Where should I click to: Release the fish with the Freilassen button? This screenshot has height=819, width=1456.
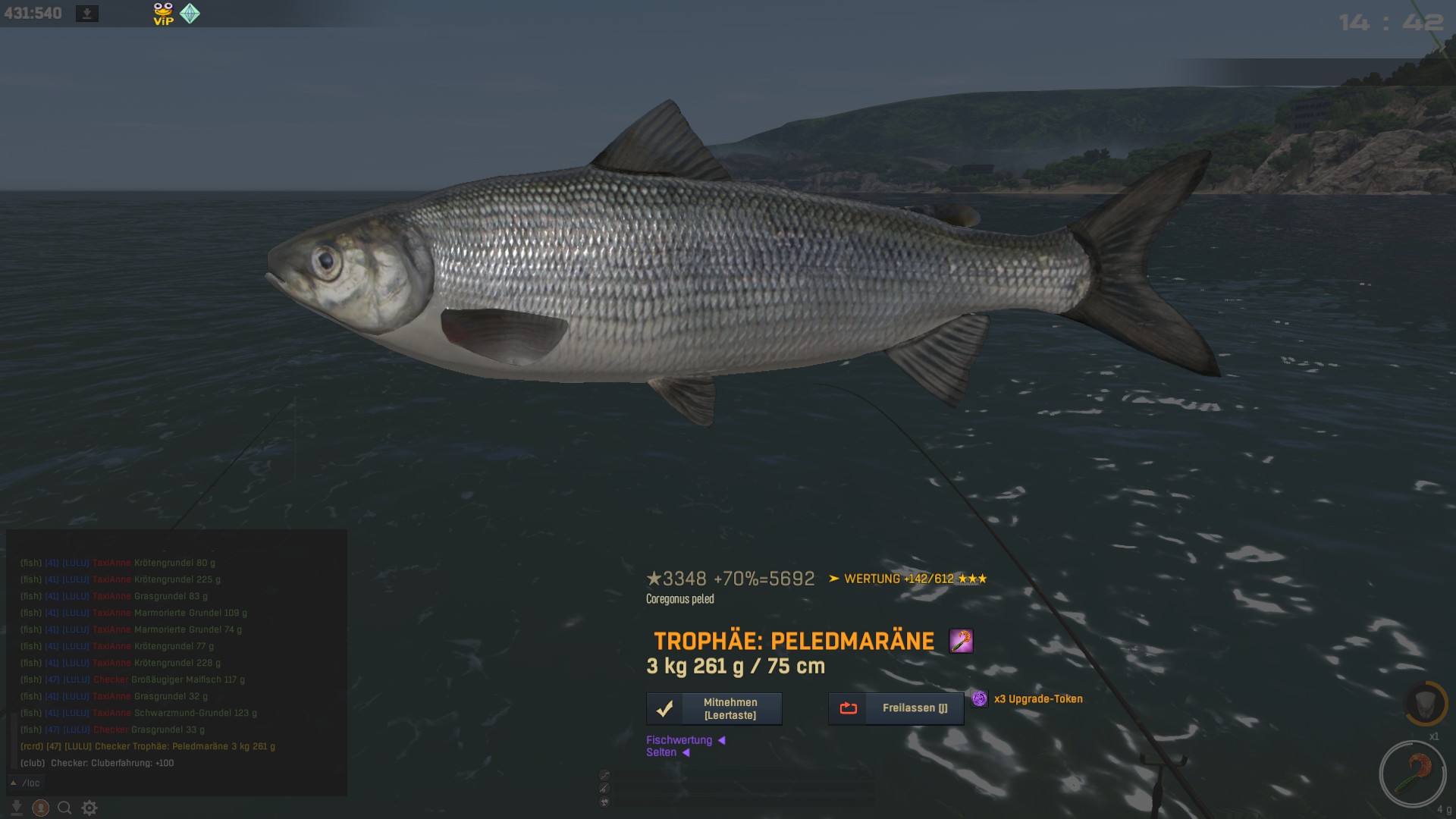pos(896,708)
